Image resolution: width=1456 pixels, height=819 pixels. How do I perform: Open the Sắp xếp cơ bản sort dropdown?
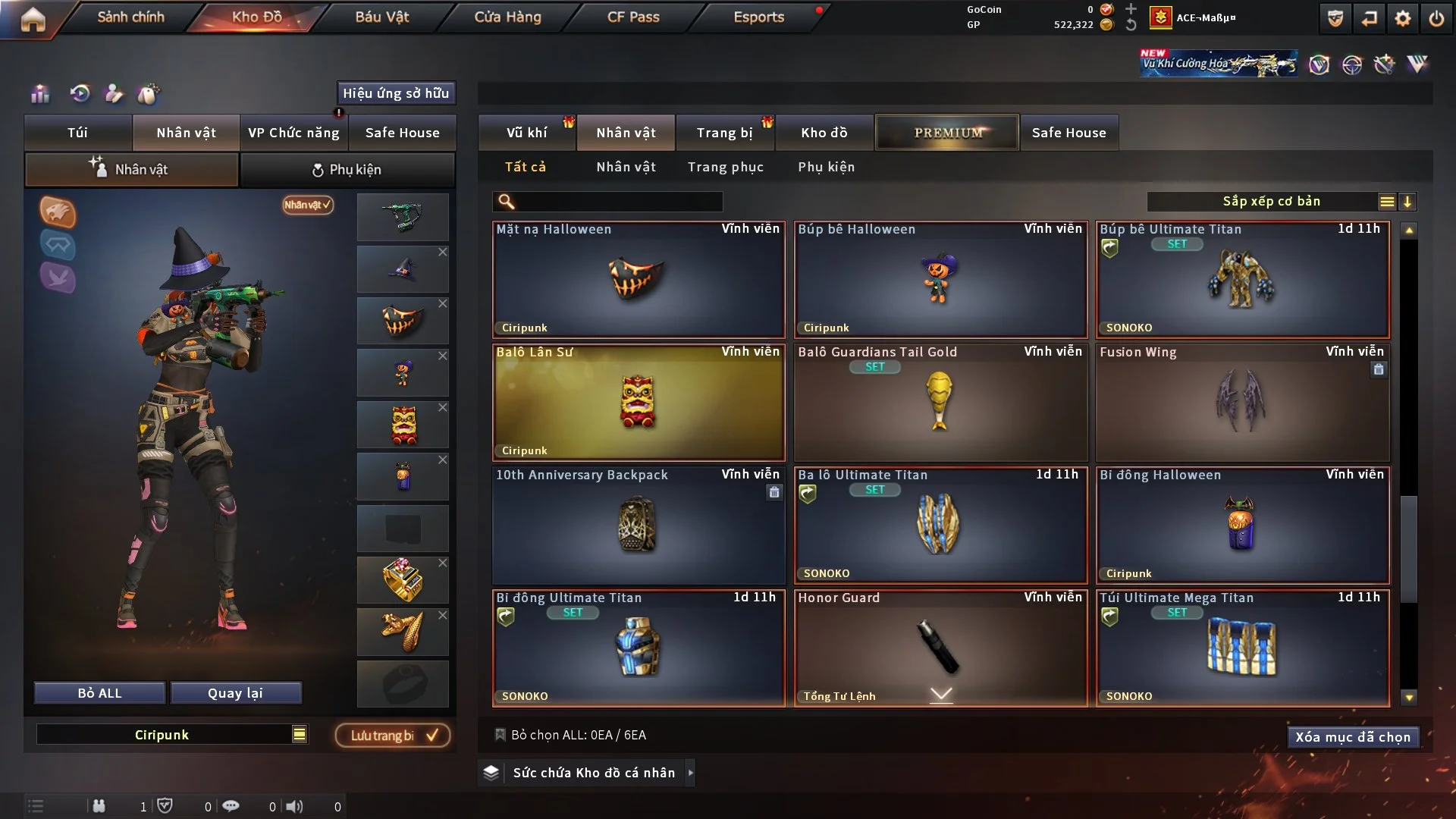(x=1271, y=202)
